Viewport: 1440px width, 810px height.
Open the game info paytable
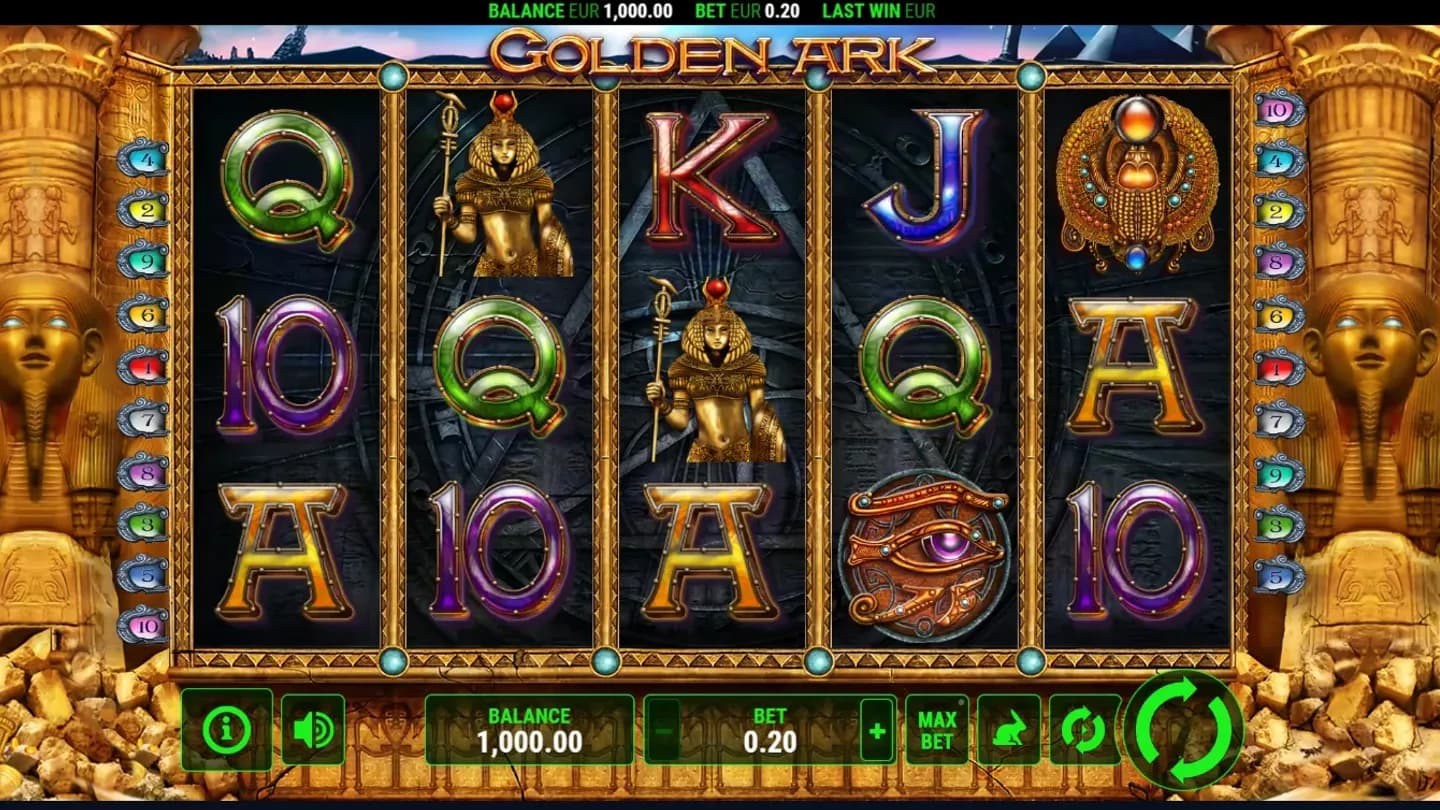click(x=227, y=728)
